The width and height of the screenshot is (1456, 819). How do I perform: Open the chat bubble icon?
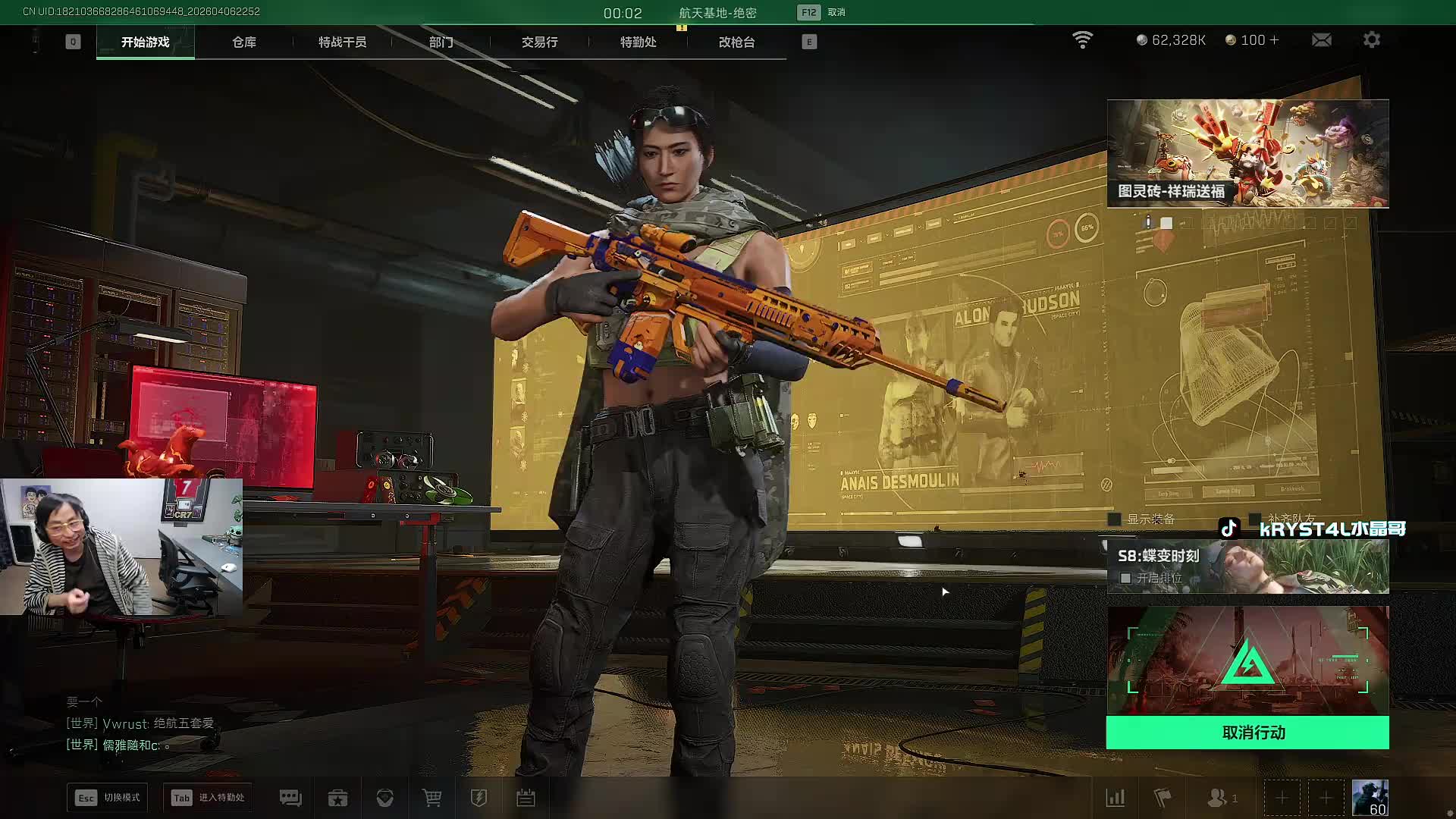click(290, 798)
